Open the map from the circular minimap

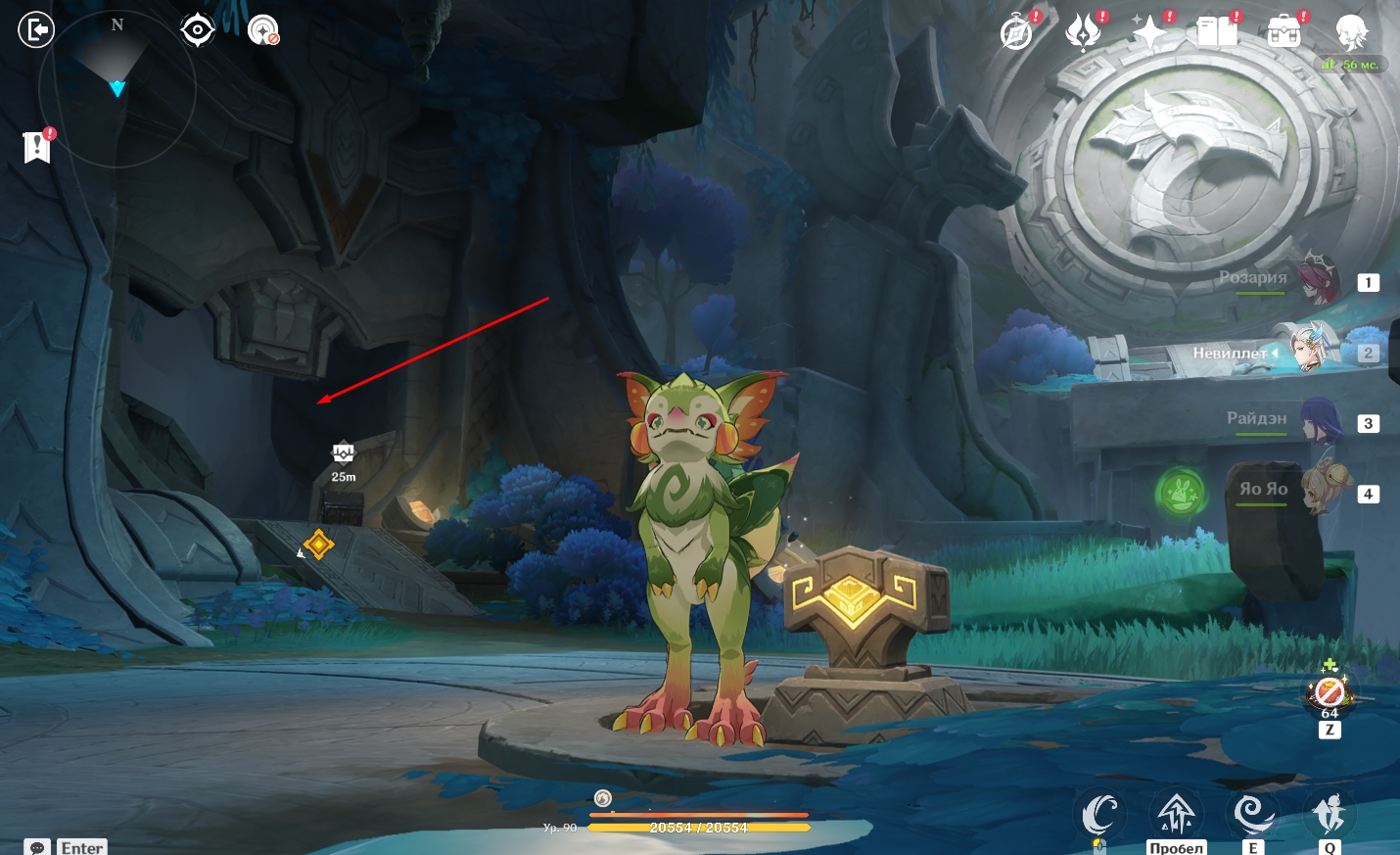pyautogui.click(x=117, y=89)
